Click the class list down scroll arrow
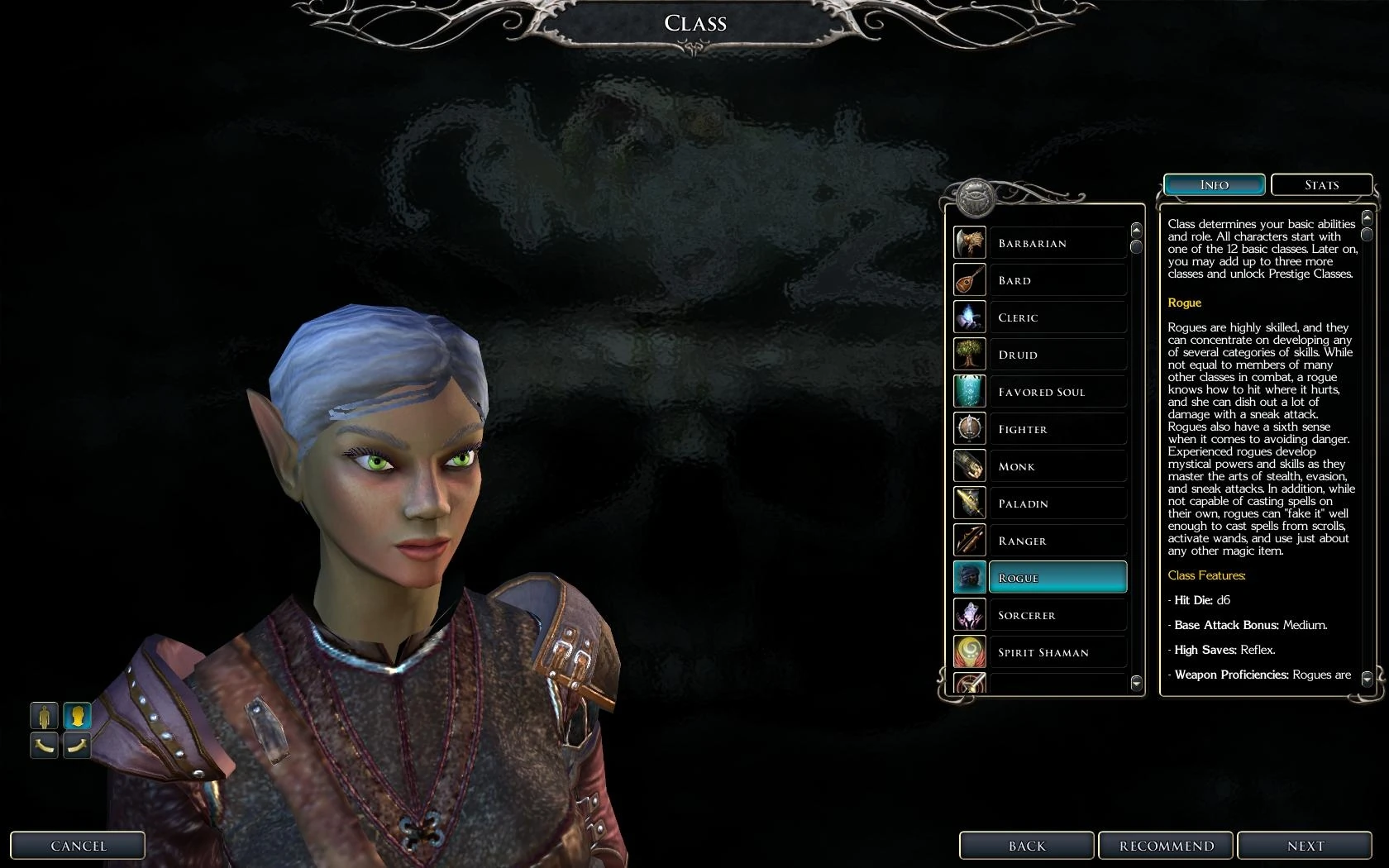Screen dimensions: 1389x868 point(1136,683)
